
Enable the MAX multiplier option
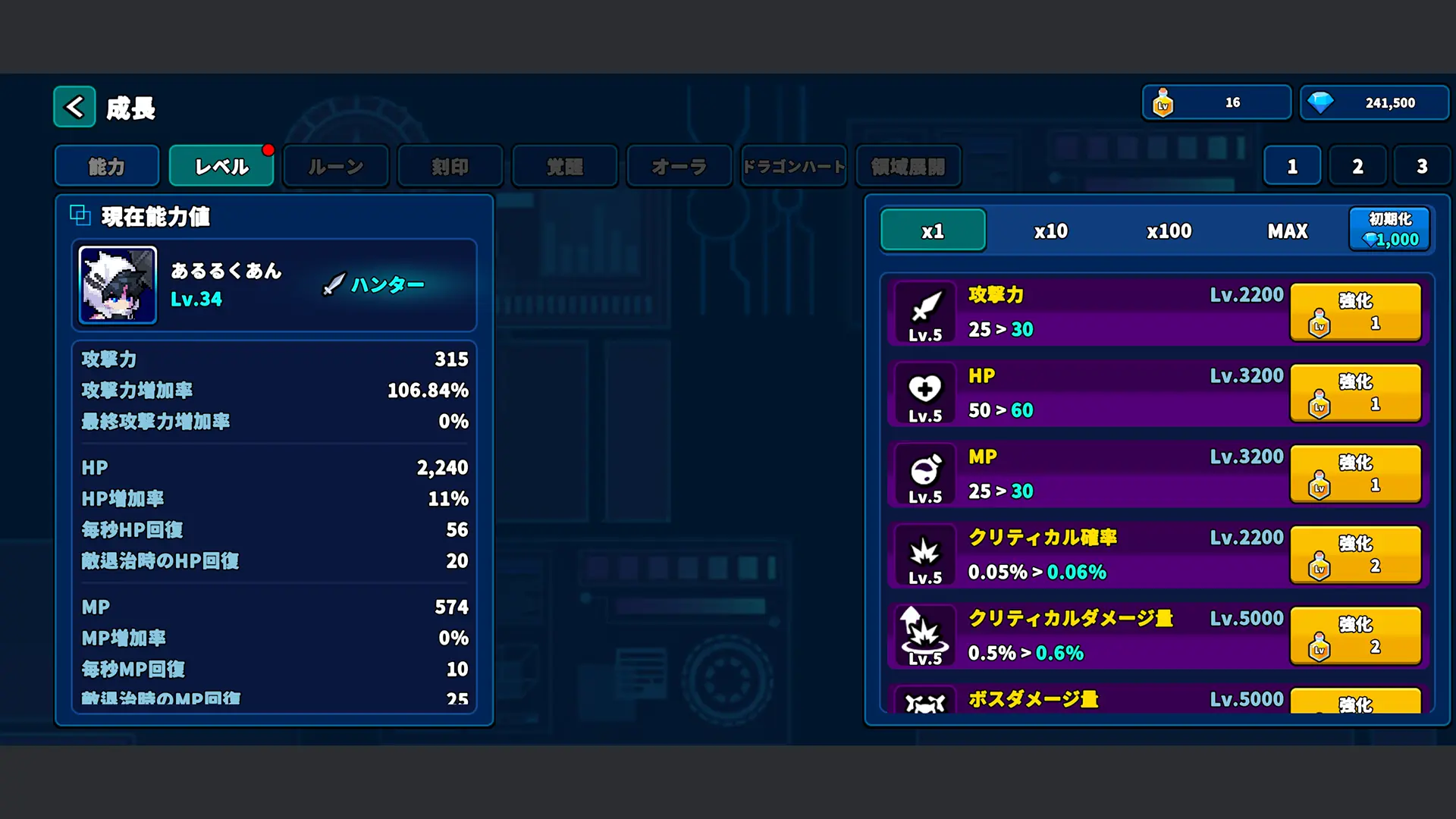1287,231
